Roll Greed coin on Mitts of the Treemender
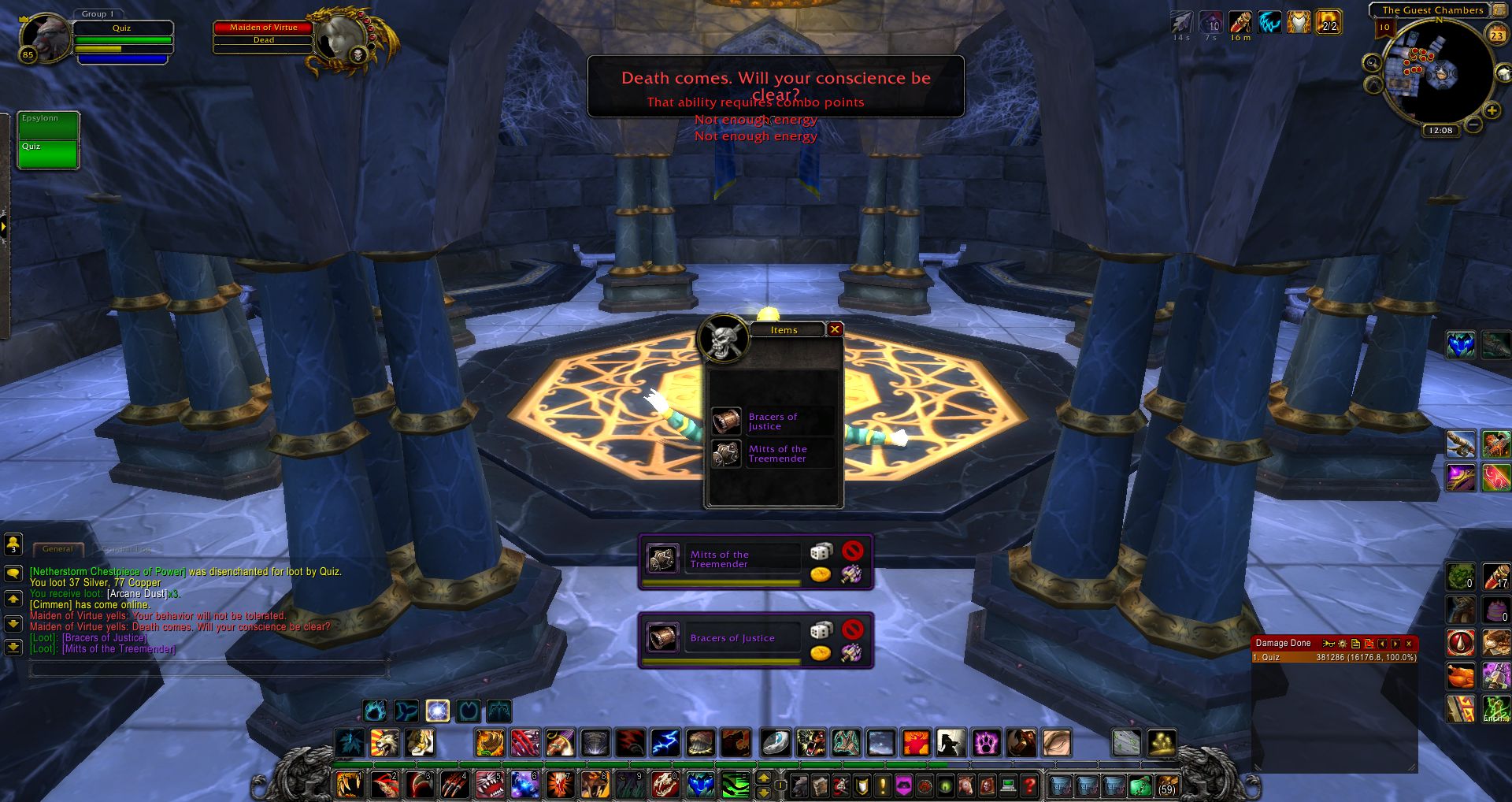 (821, 574)
